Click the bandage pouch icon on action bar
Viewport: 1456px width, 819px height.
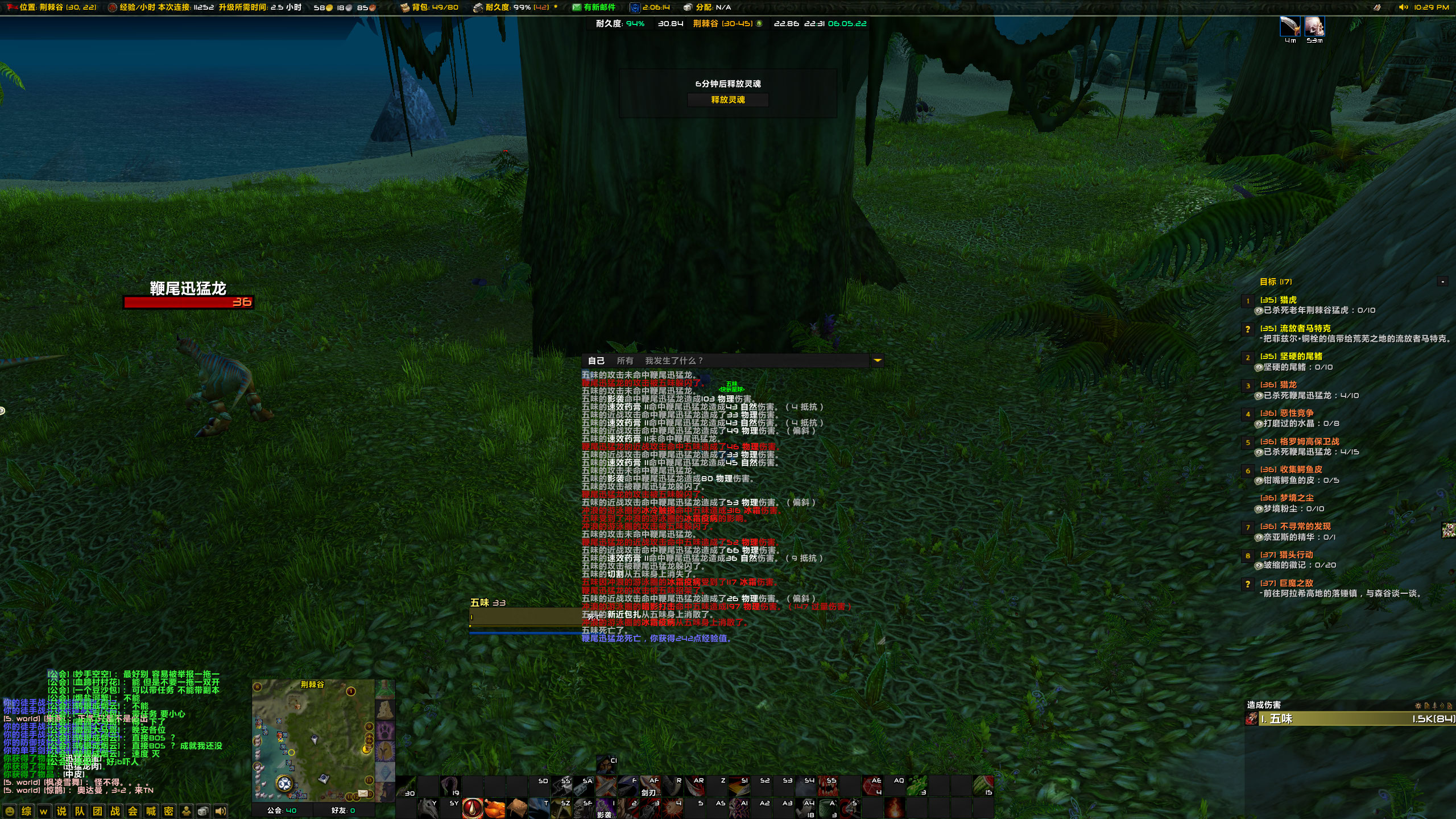click(519, 809)
